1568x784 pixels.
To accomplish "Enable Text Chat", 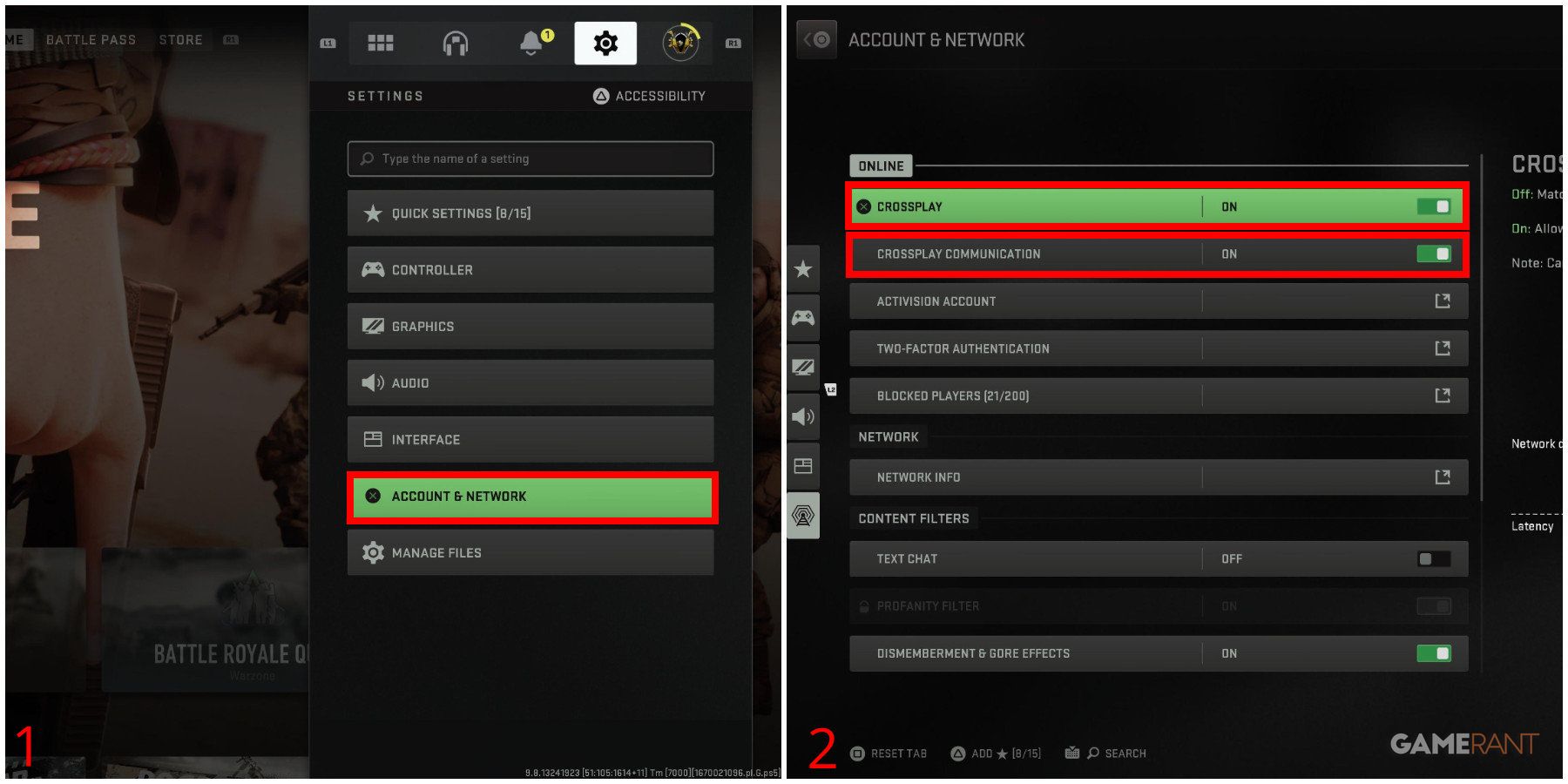I will [1435, 558].
